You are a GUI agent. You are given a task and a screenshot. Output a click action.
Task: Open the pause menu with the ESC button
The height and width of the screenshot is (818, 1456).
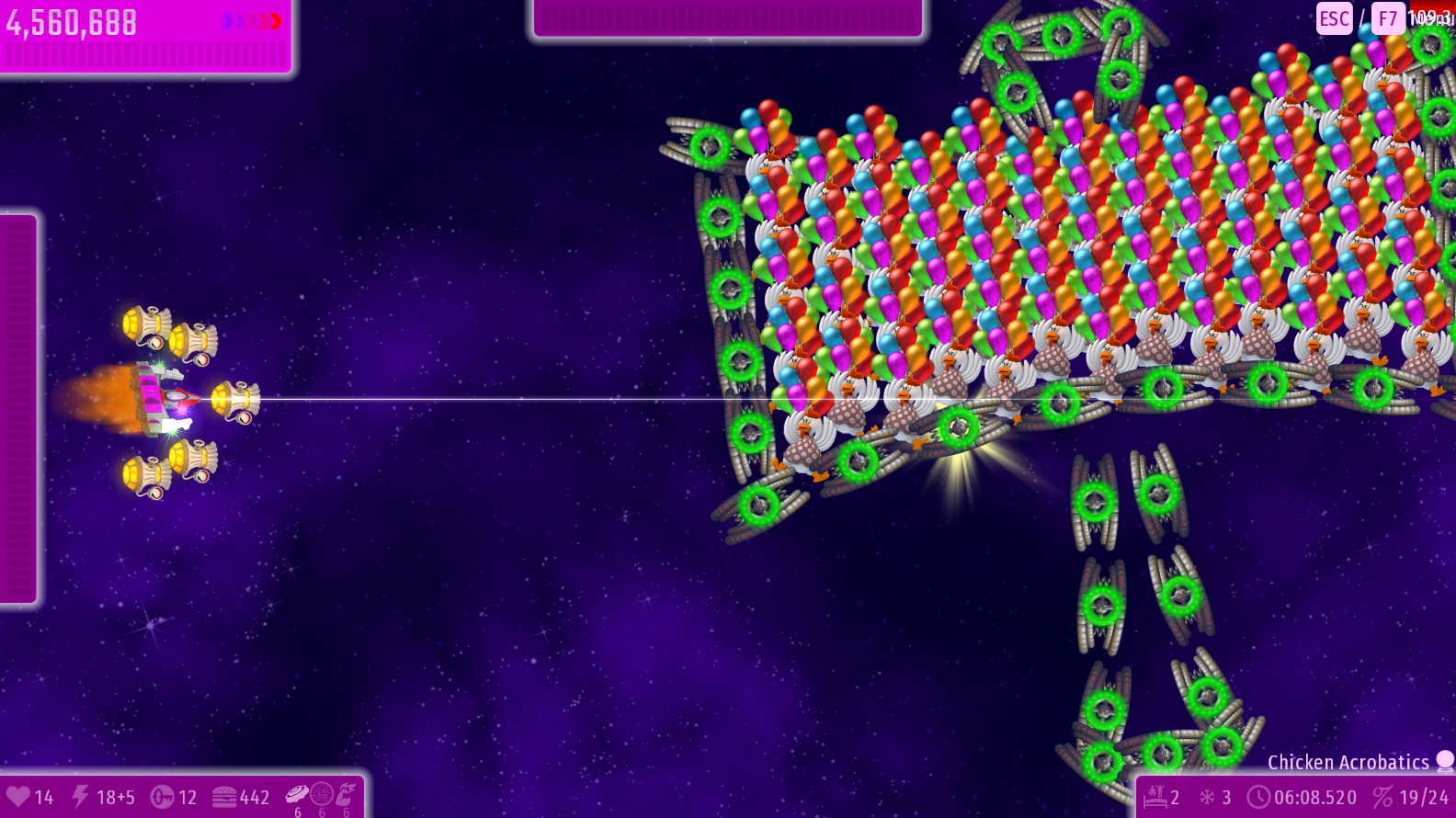1334,19
